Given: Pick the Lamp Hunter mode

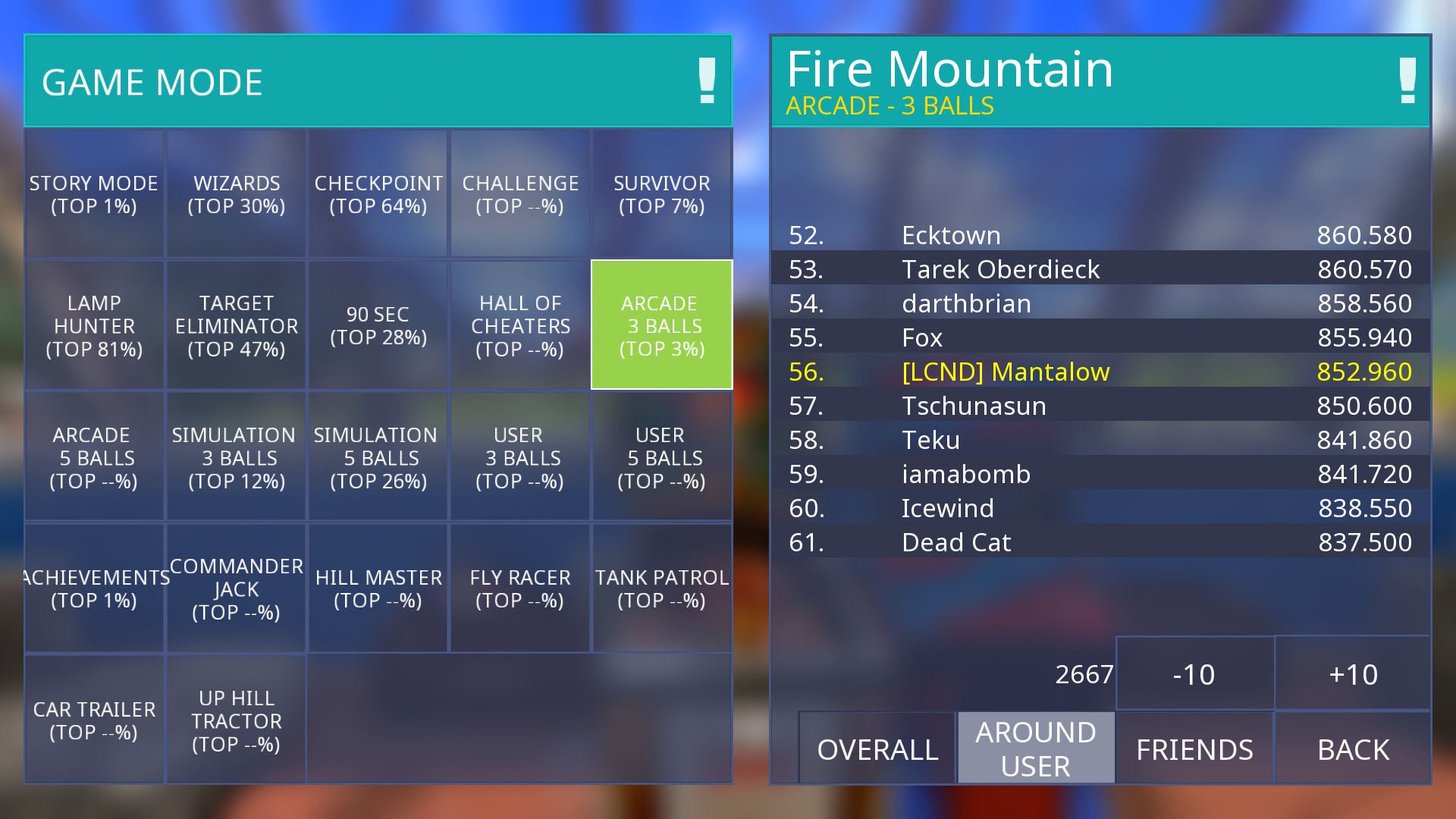Looking at the screenshot, I should pos(94,326).
